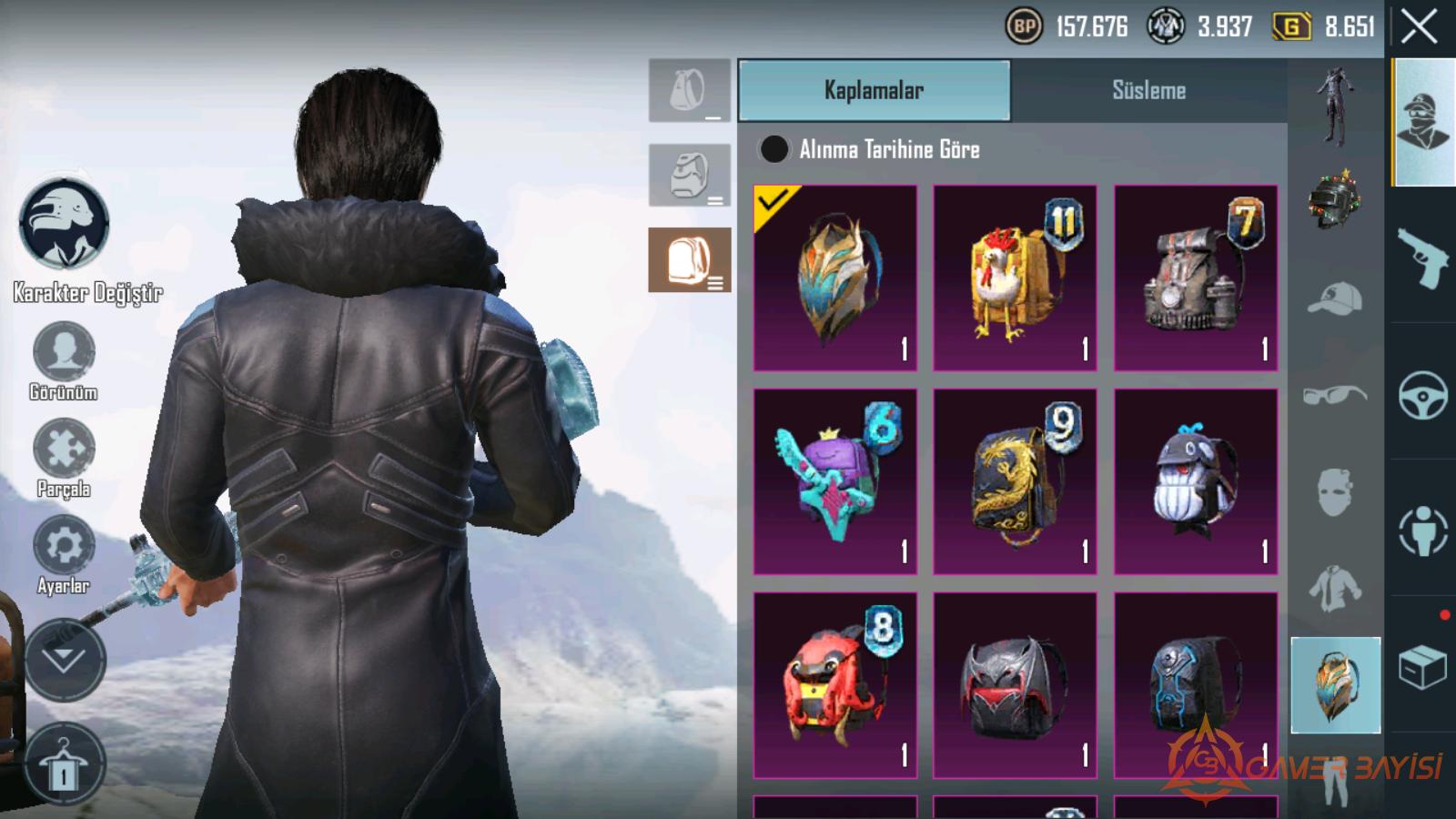Open Karakter Değiştir
This screenshot has height=819, width=1456.
[66, 226]
